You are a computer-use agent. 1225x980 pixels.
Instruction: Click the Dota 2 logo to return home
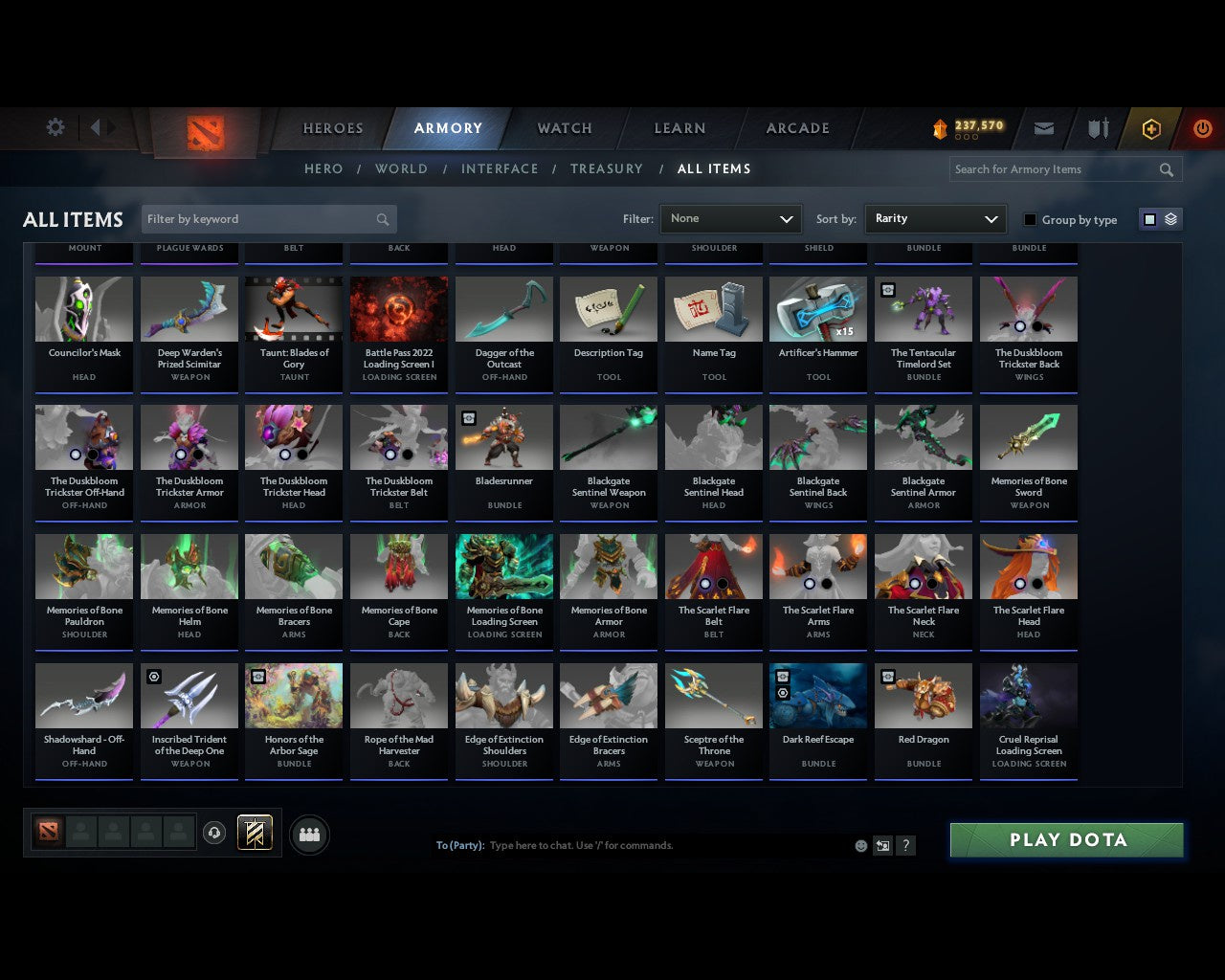[x=204, y=133]
